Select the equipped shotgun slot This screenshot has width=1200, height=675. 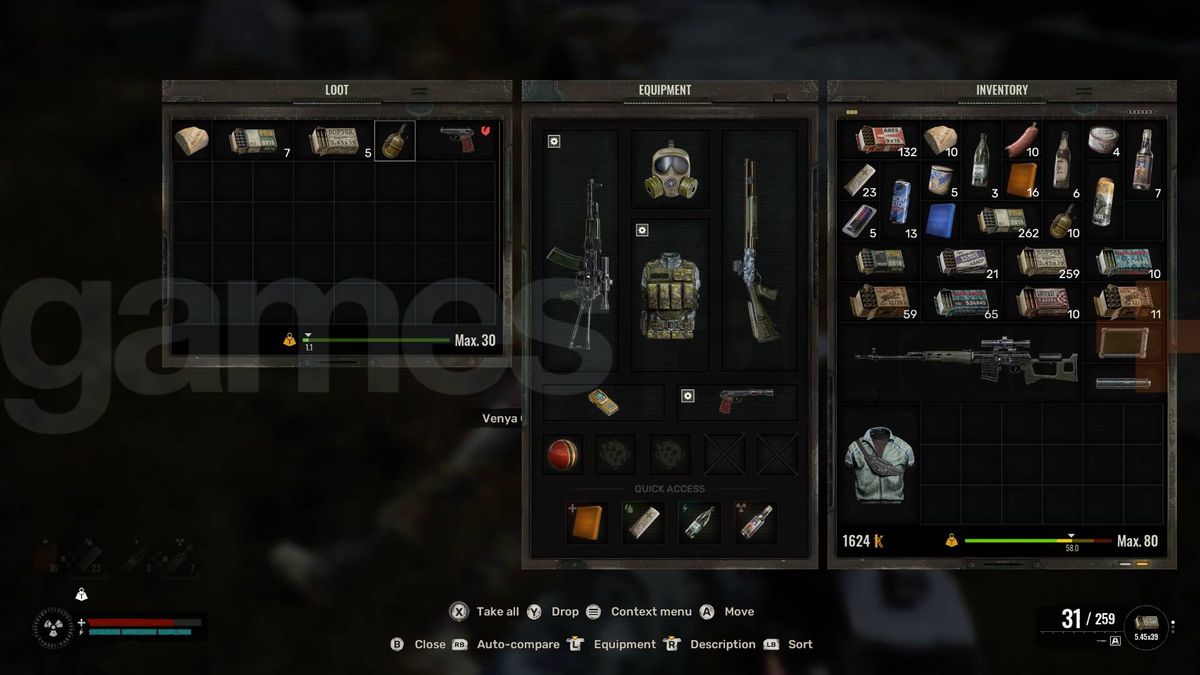tap(758, 250)
